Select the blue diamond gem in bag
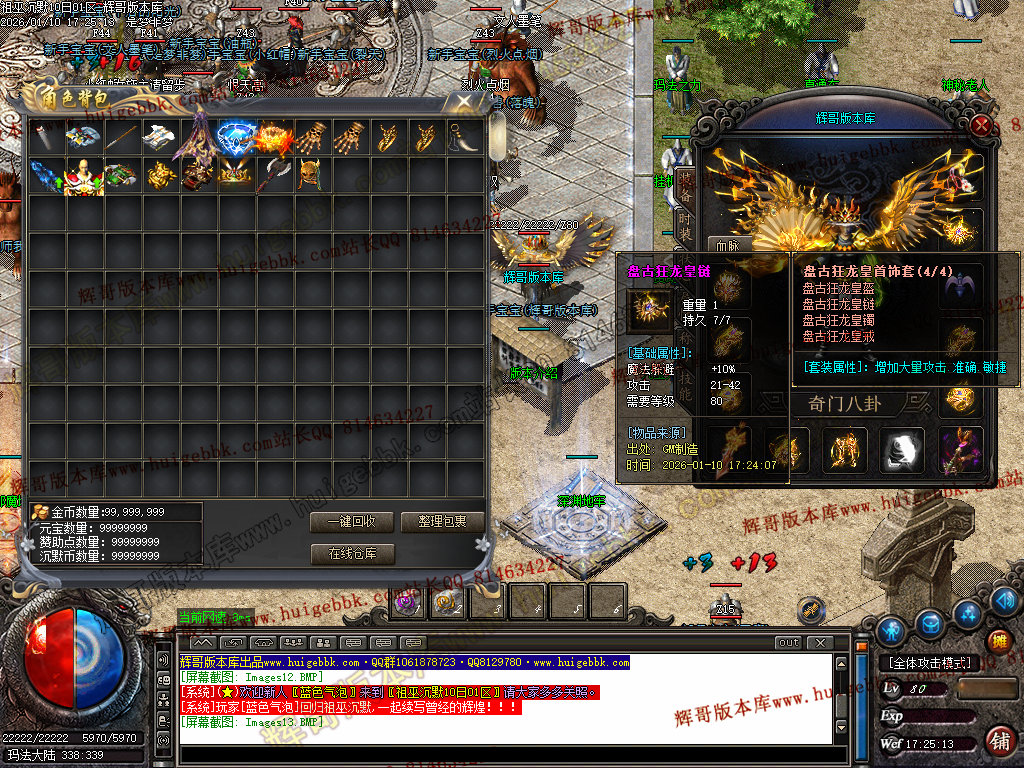Viewport: 1024px width, 768px height. [x=235, y=136]
